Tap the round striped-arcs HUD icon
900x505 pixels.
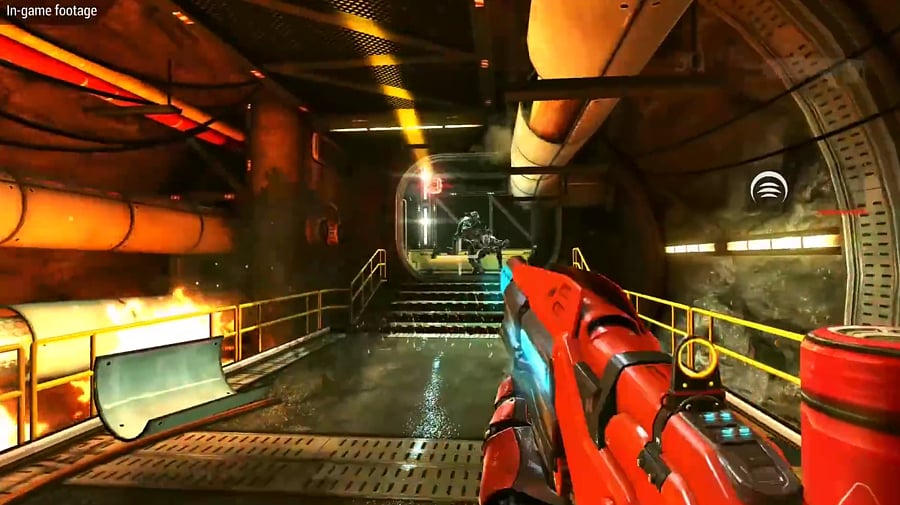768,187
